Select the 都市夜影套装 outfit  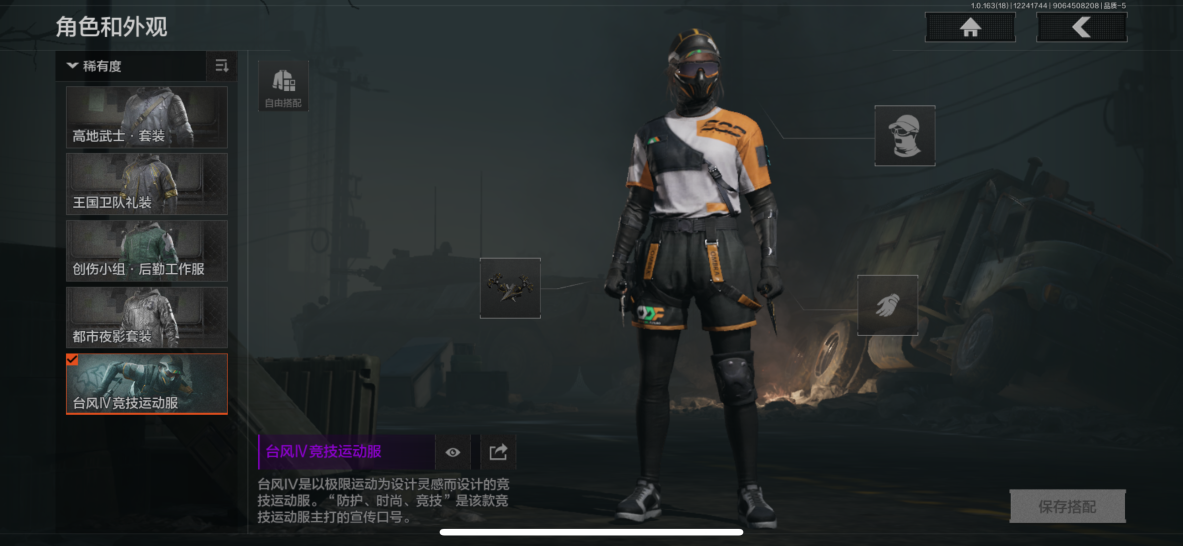point(147,318)
